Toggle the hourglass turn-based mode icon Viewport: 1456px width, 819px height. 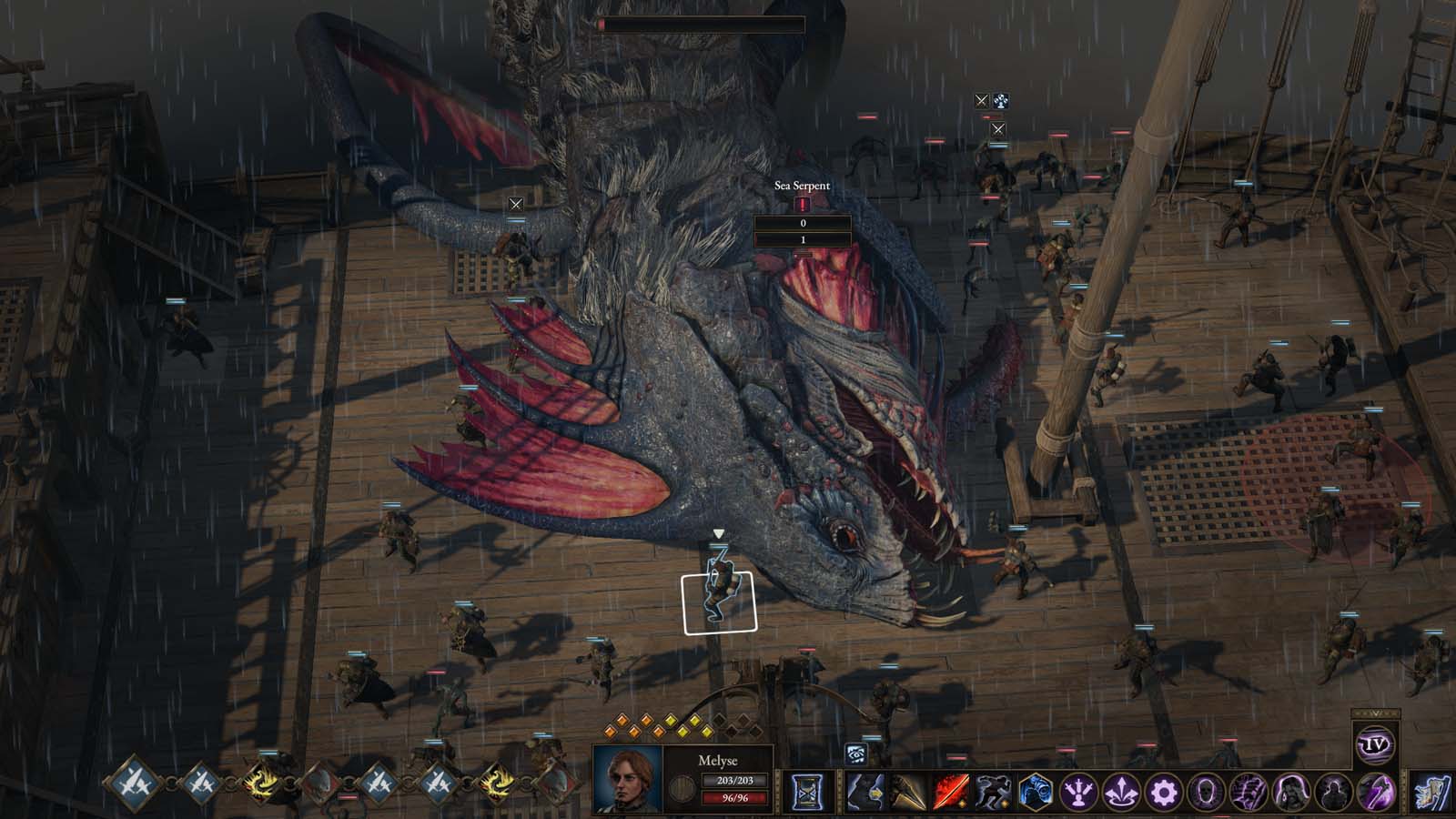click(x=808, y=791)
